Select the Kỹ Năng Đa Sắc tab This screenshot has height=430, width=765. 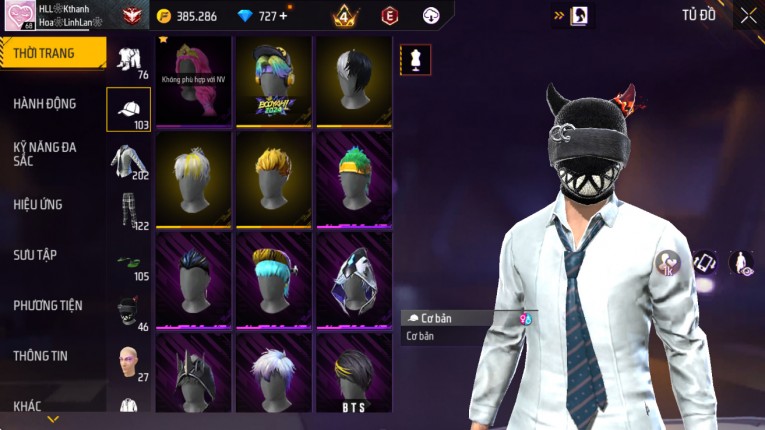tap(45, 153)
